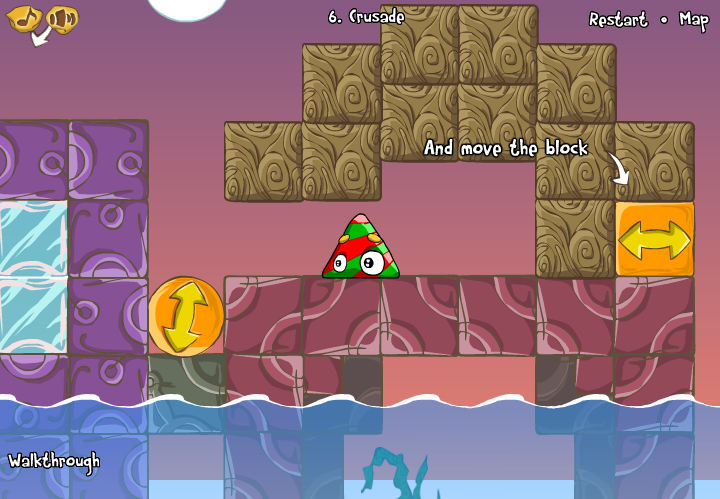Viewport: 720px width, 499px height.
Task: Toggle the sound effects speaker button
Action: point(62,18)
